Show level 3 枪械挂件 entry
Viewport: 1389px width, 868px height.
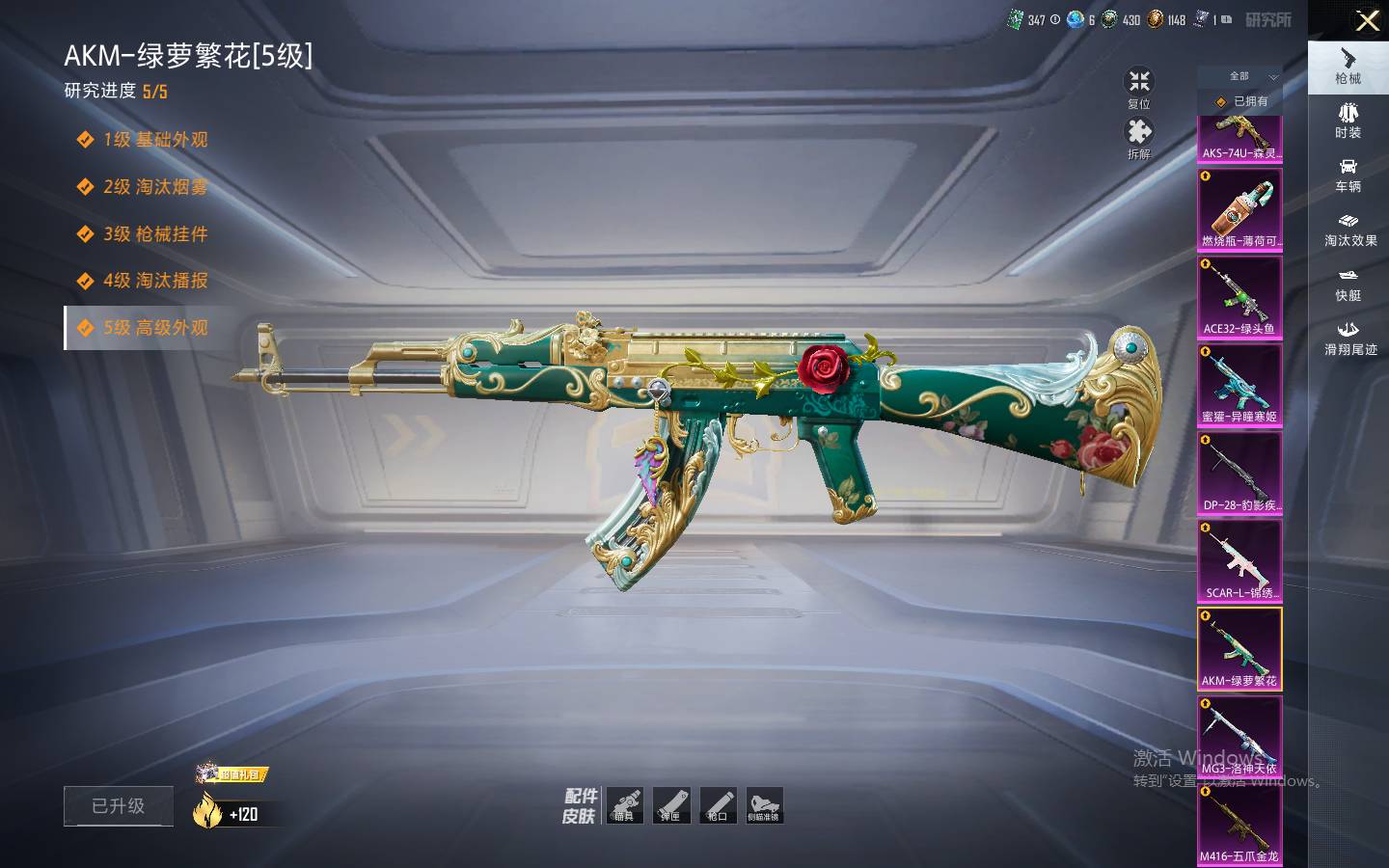tap(155, 234)
